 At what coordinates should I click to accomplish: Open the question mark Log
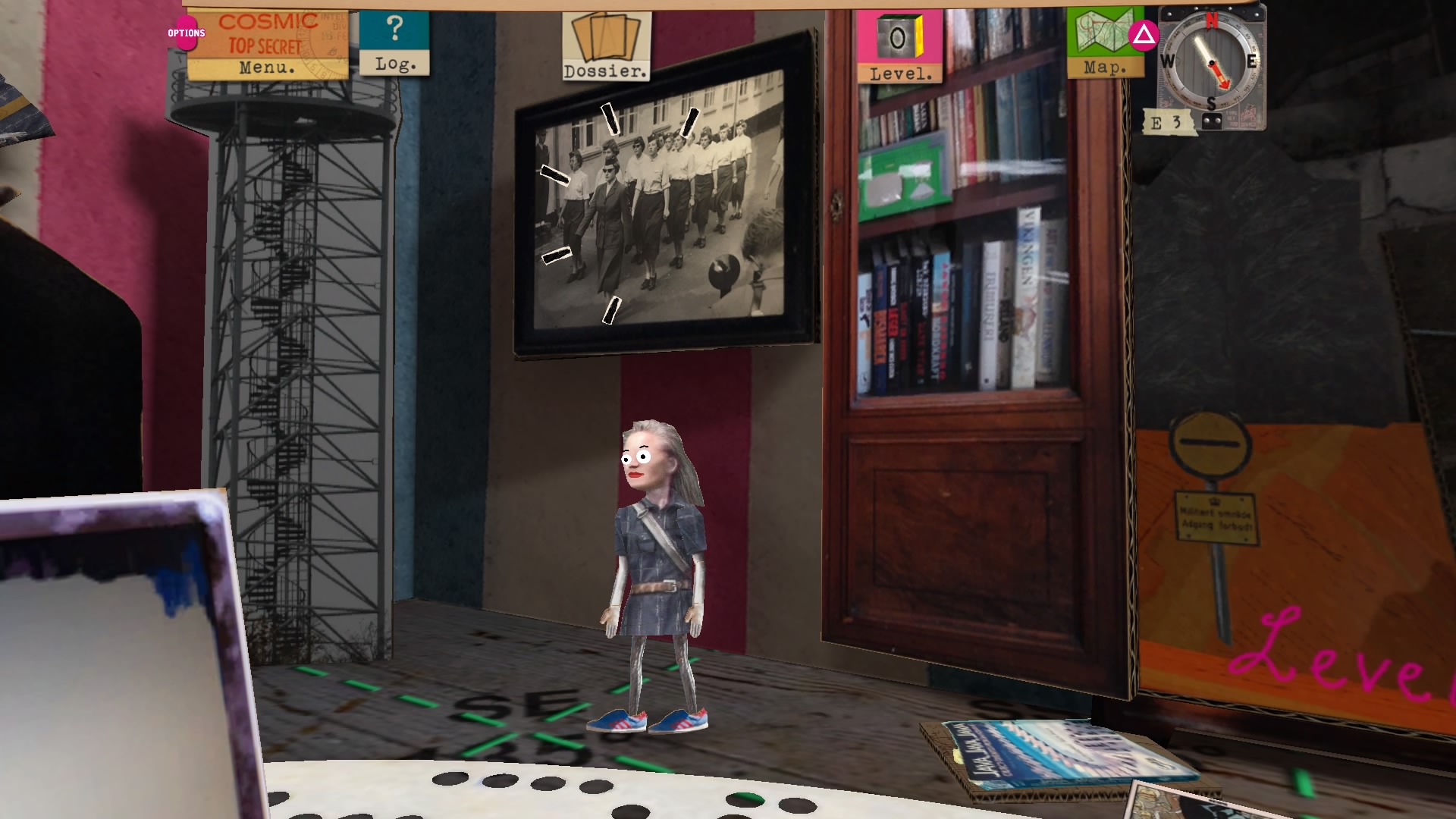(x=394, y=42)
